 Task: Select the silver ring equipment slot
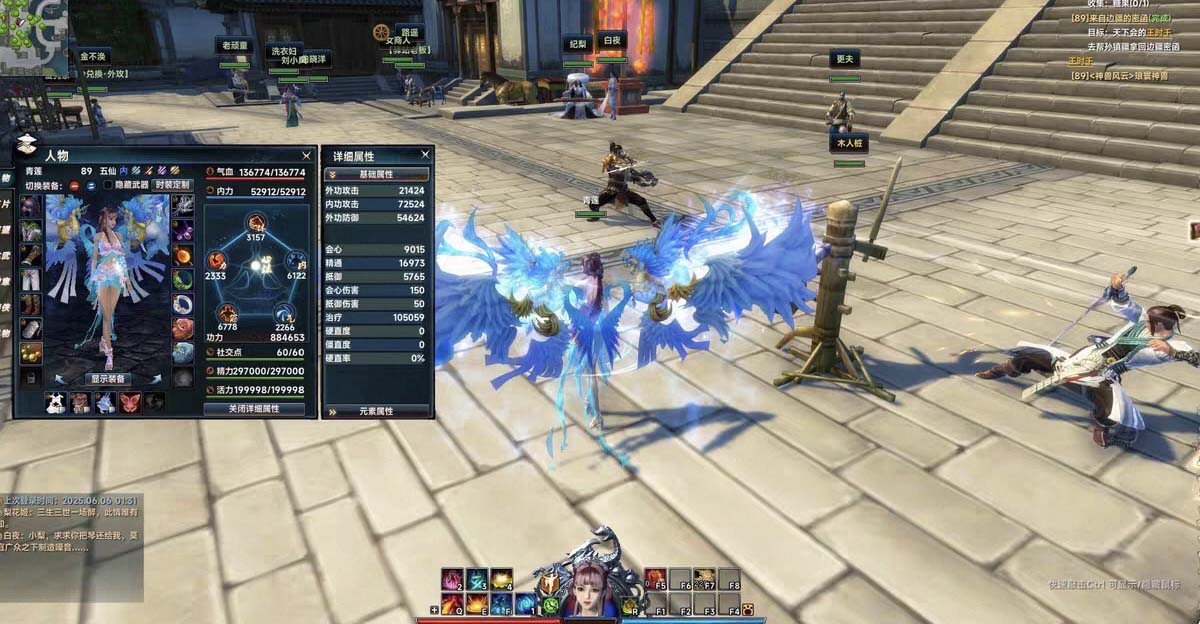[x=183, y=304]
